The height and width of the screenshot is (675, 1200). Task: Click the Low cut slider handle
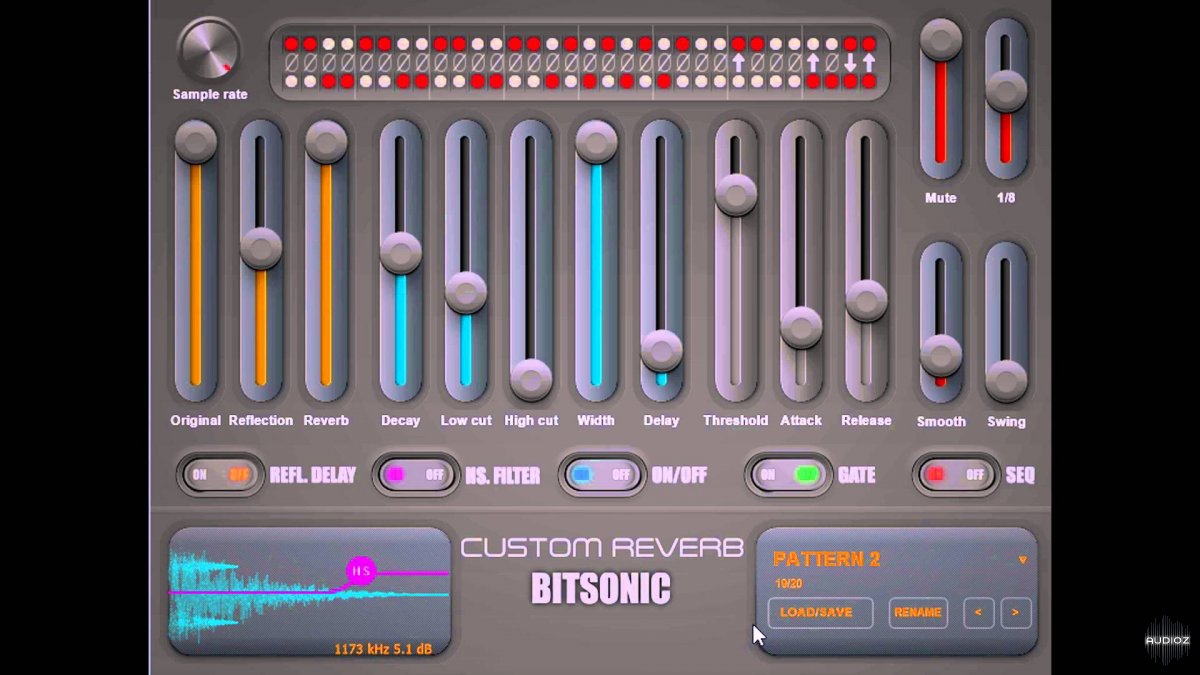pos(466,292)
